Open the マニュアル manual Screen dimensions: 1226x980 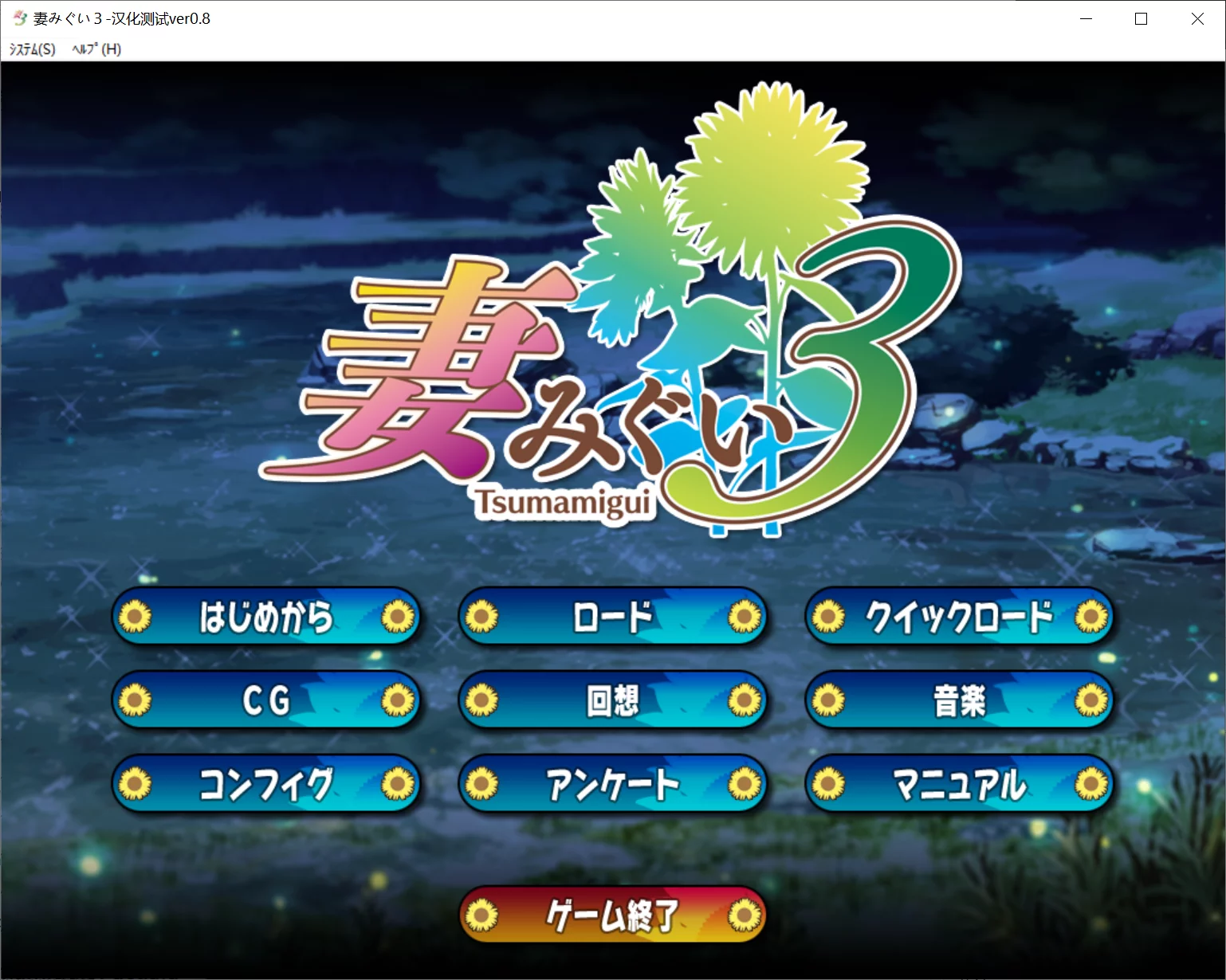click(958, 783)
